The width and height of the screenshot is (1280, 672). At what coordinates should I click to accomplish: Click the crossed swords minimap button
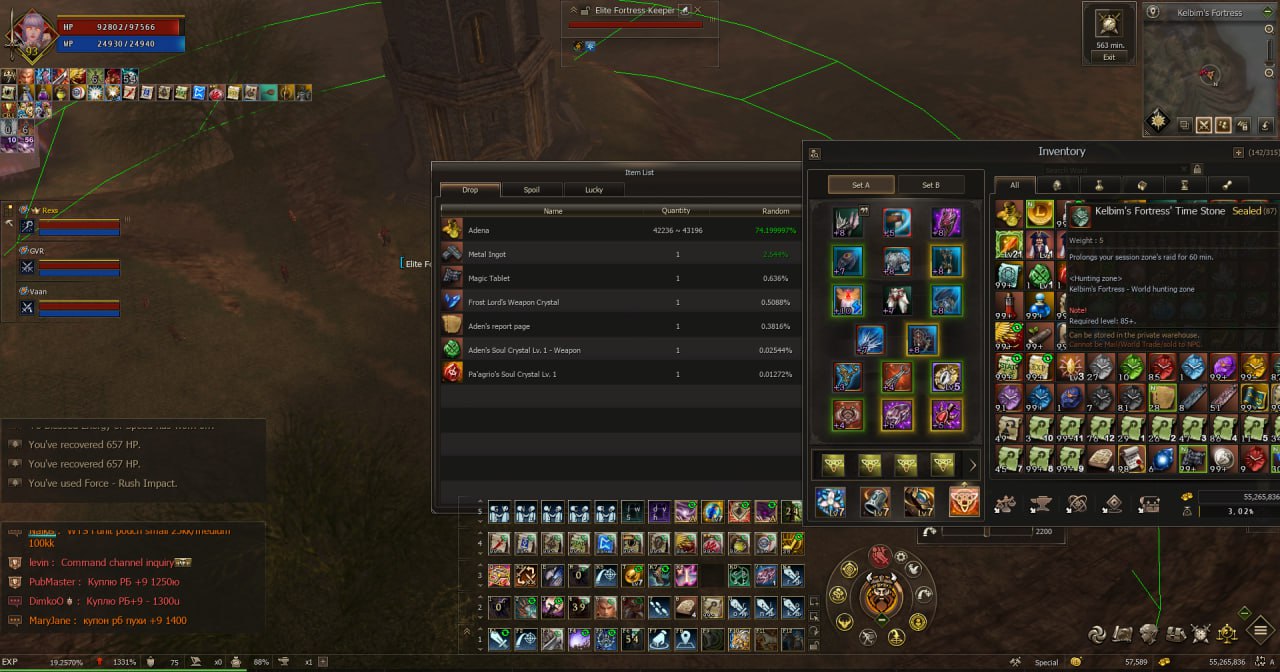tap(1202, 126)
